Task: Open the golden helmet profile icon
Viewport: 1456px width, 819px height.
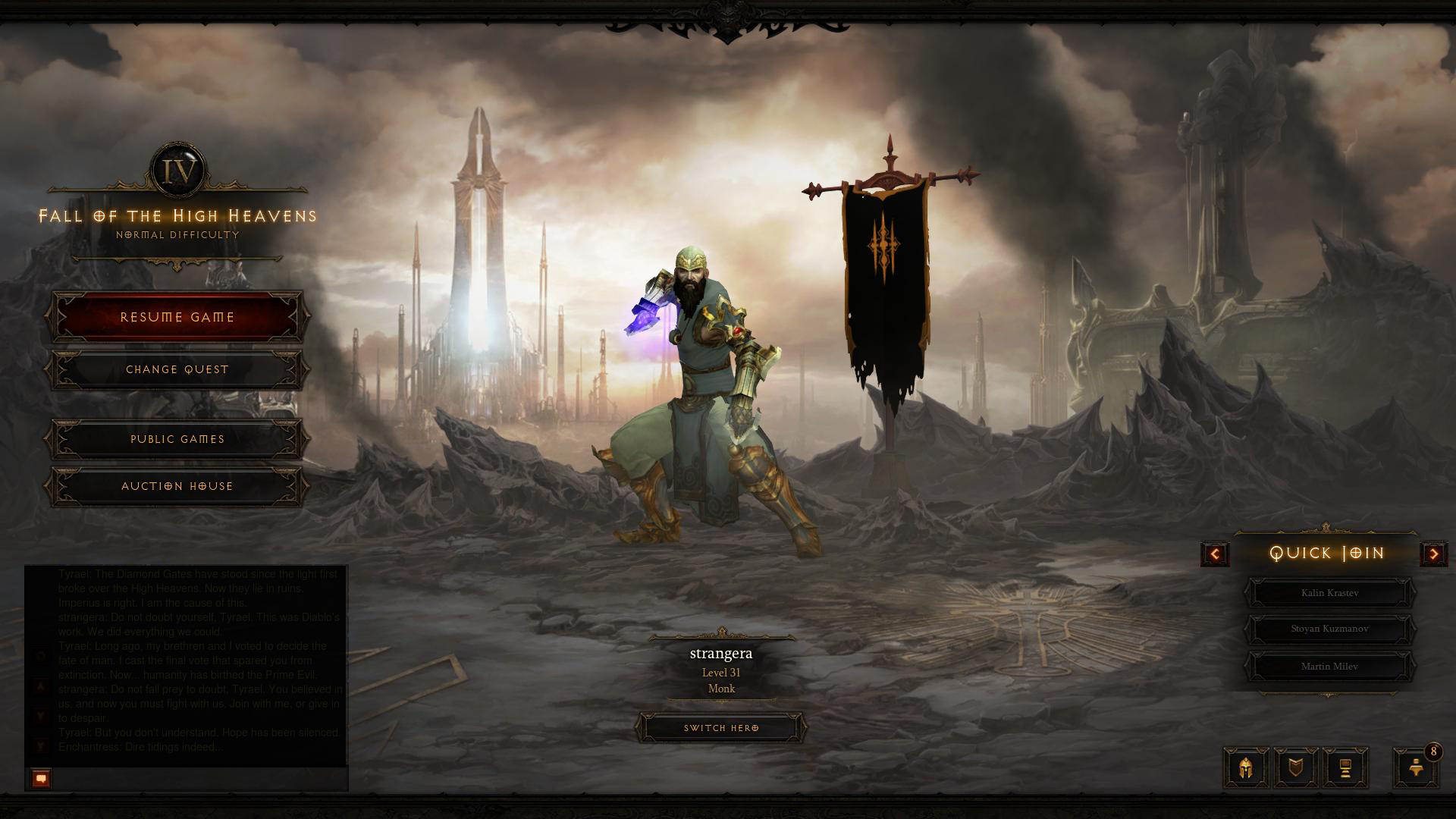Action: click(x=1246, y=768)
